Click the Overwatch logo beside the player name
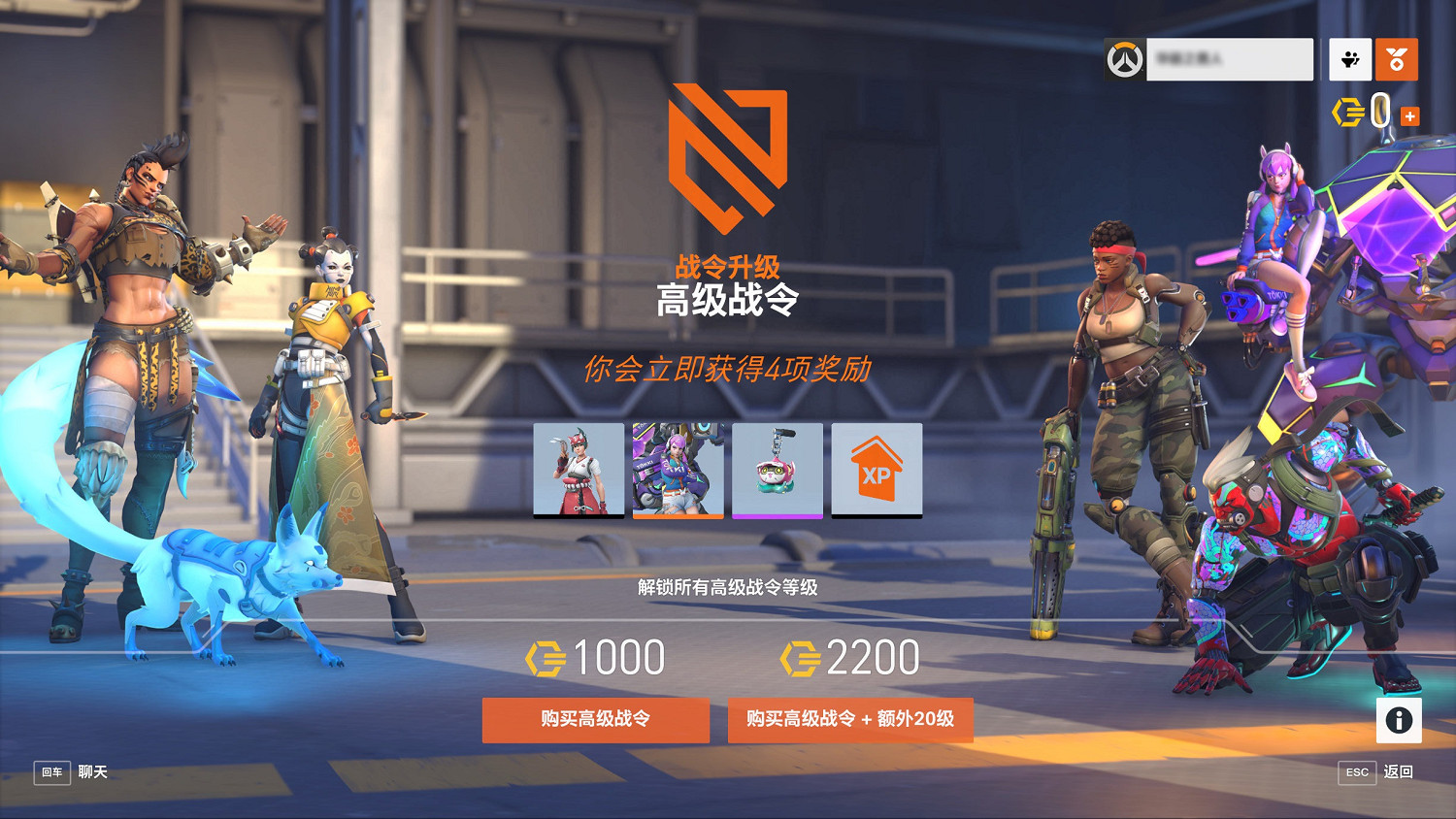Screen dimensions: 1456x819 (x=1124, y=59)
